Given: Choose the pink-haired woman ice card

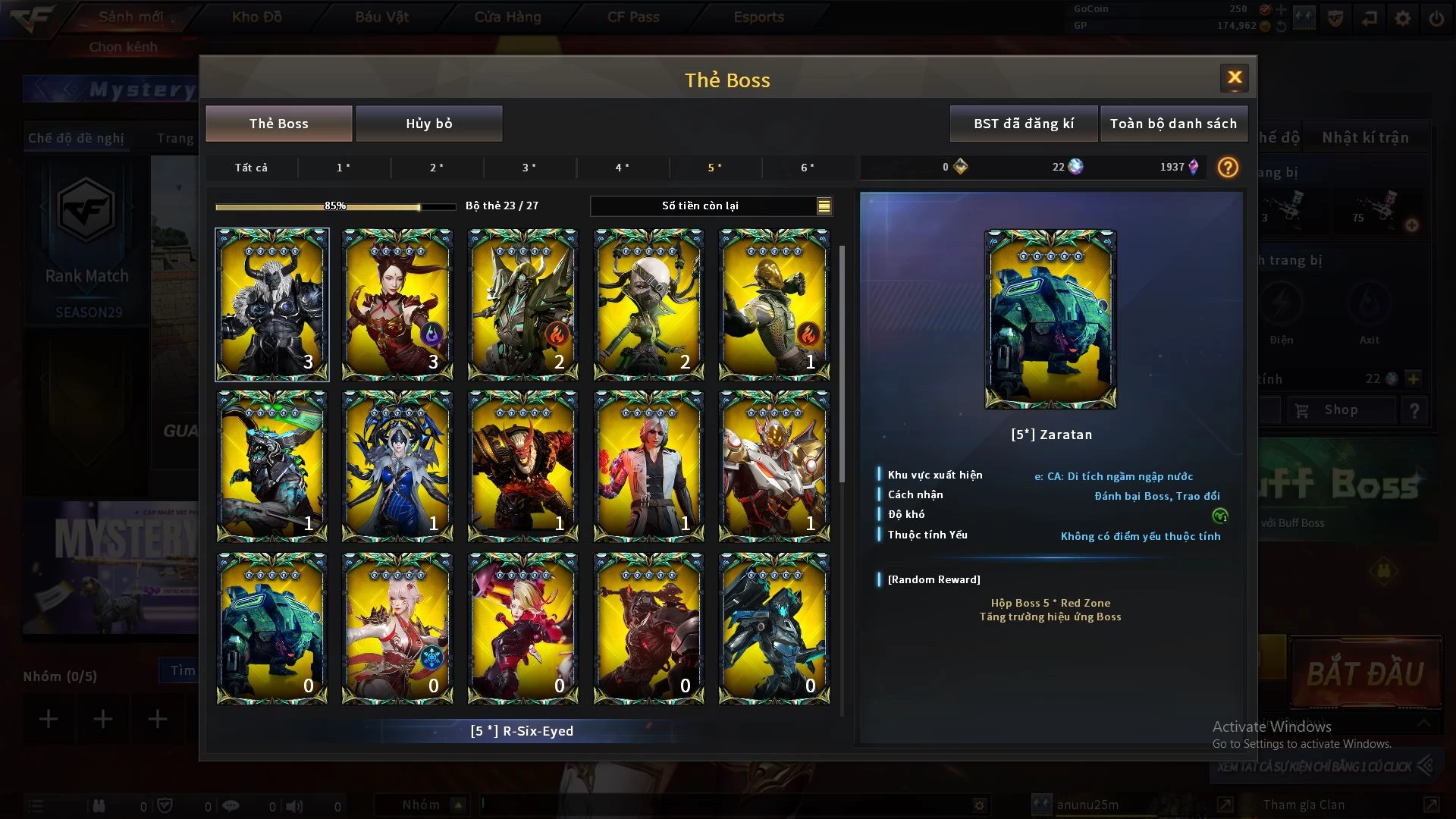Looking at the screenshot, I should [397, 628].
